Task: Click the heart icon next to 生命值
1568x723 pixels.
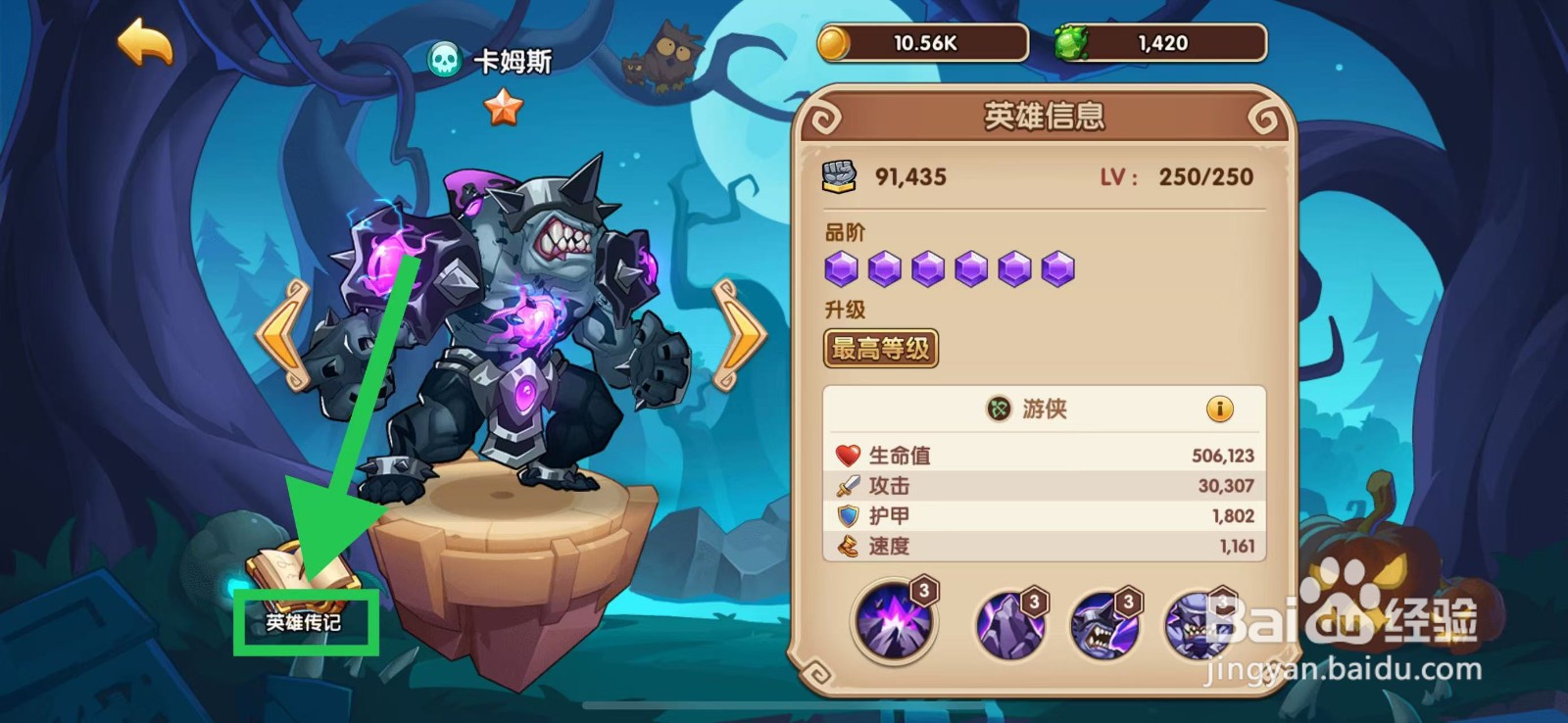Action: [848, 454]
